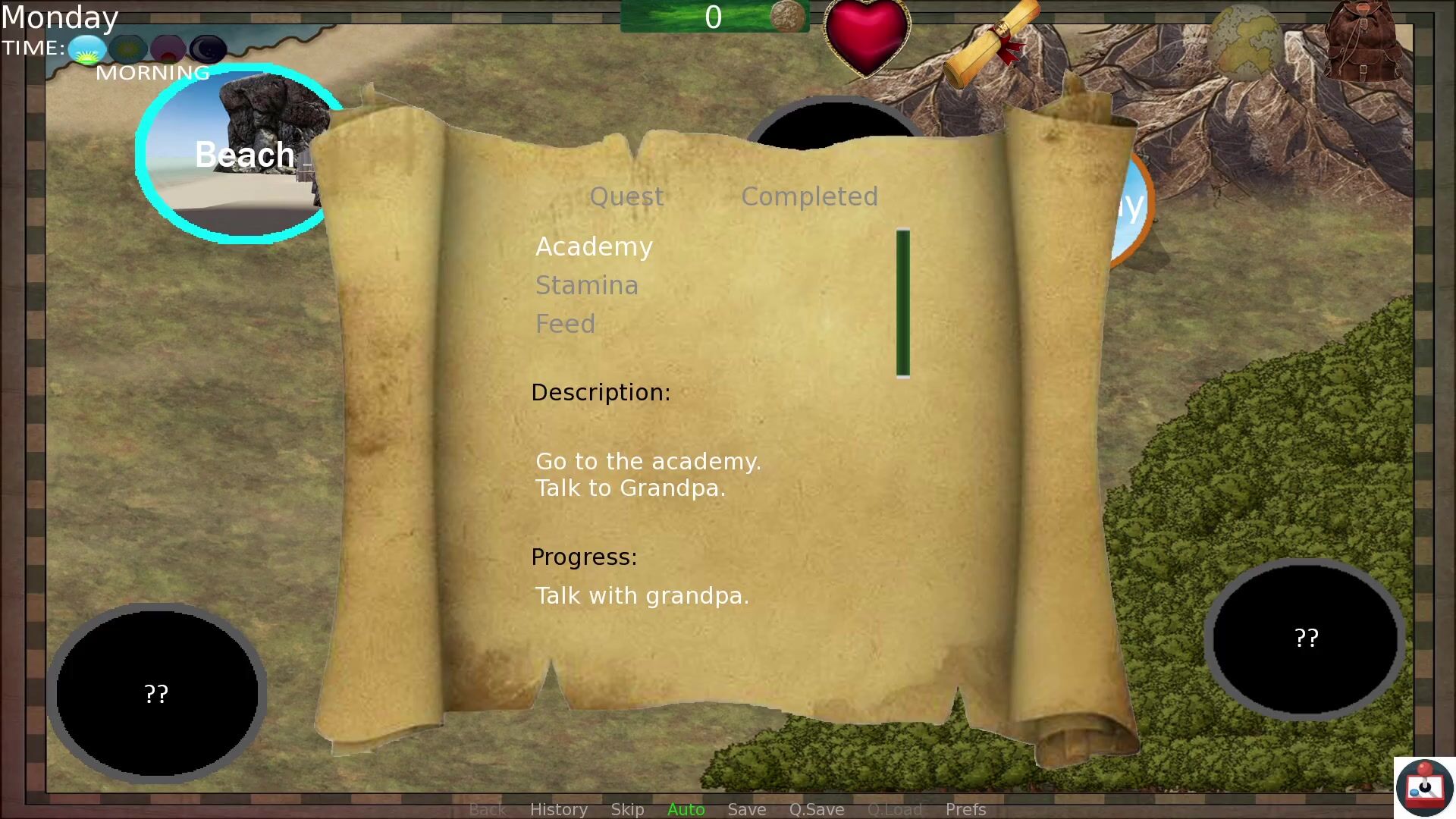Toggle Auto mode
The image size is (1456, 819).
point(686,809)
